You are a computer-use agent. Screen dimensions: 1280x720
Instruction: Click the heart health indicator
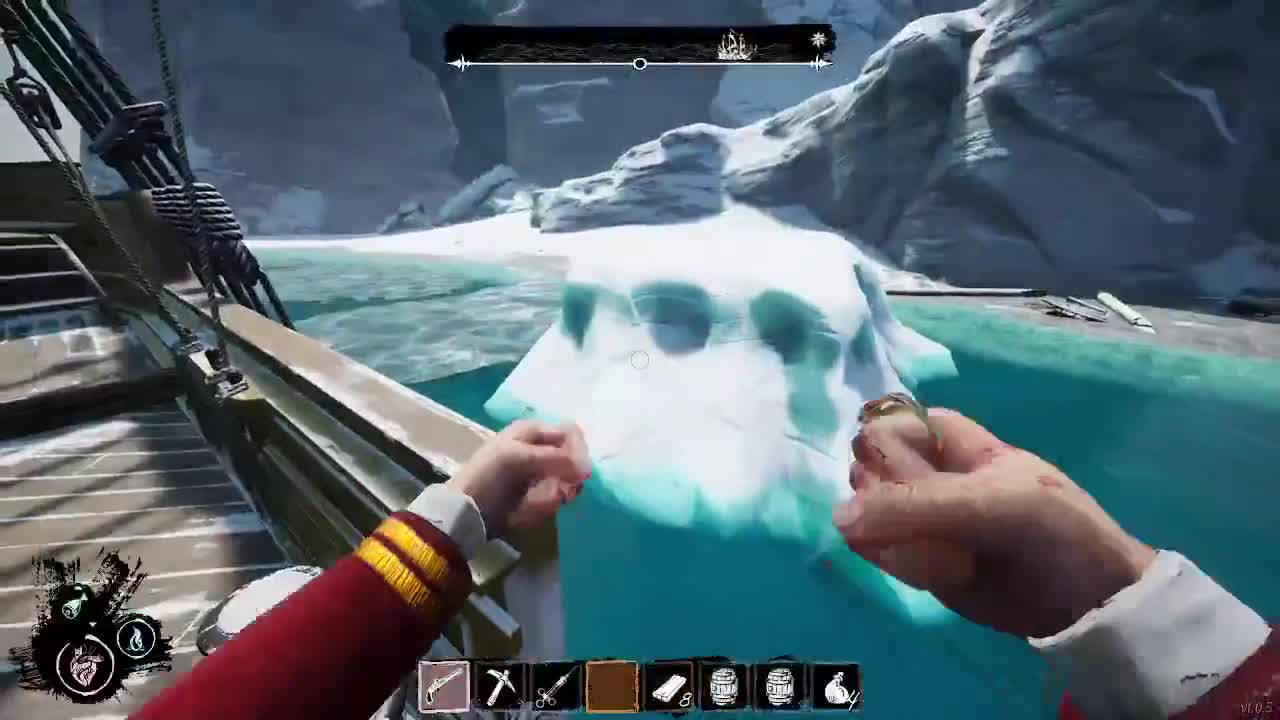[x=86, y=666]
